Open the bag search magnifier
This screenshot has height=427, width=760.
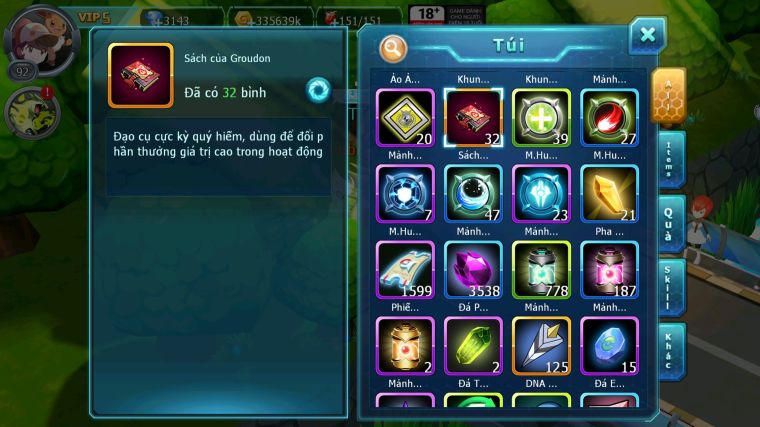pos(393,46)
